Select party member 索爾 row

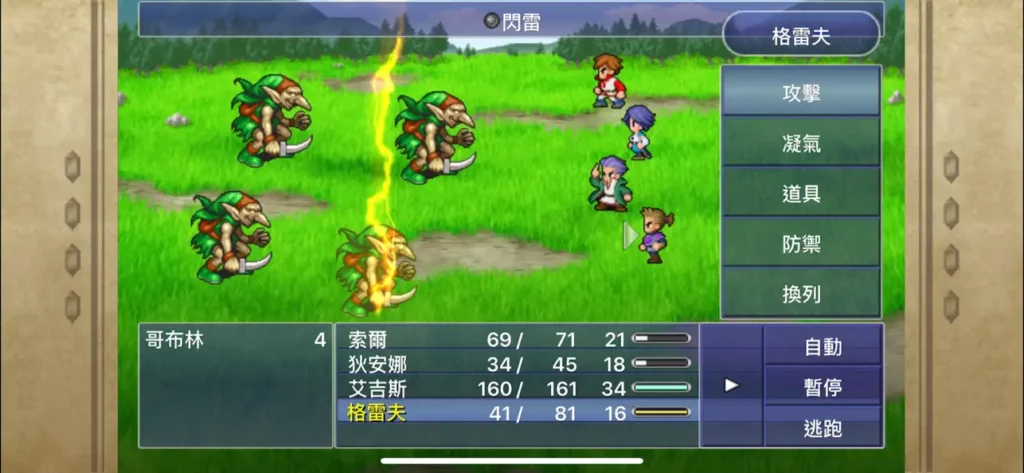coord(517,340)
